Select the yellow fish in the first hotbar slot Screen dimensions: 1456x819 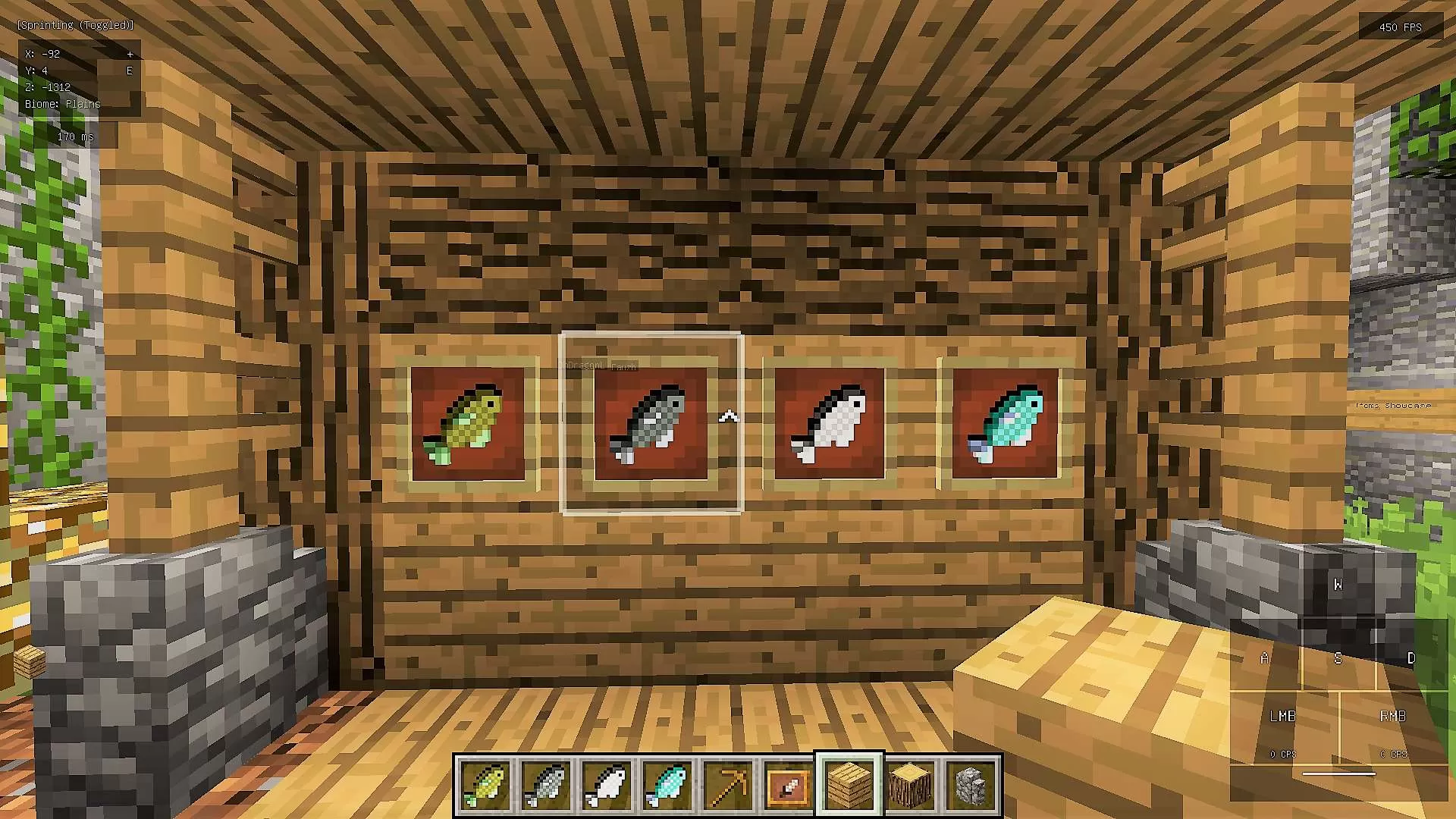tap(485, 785)
